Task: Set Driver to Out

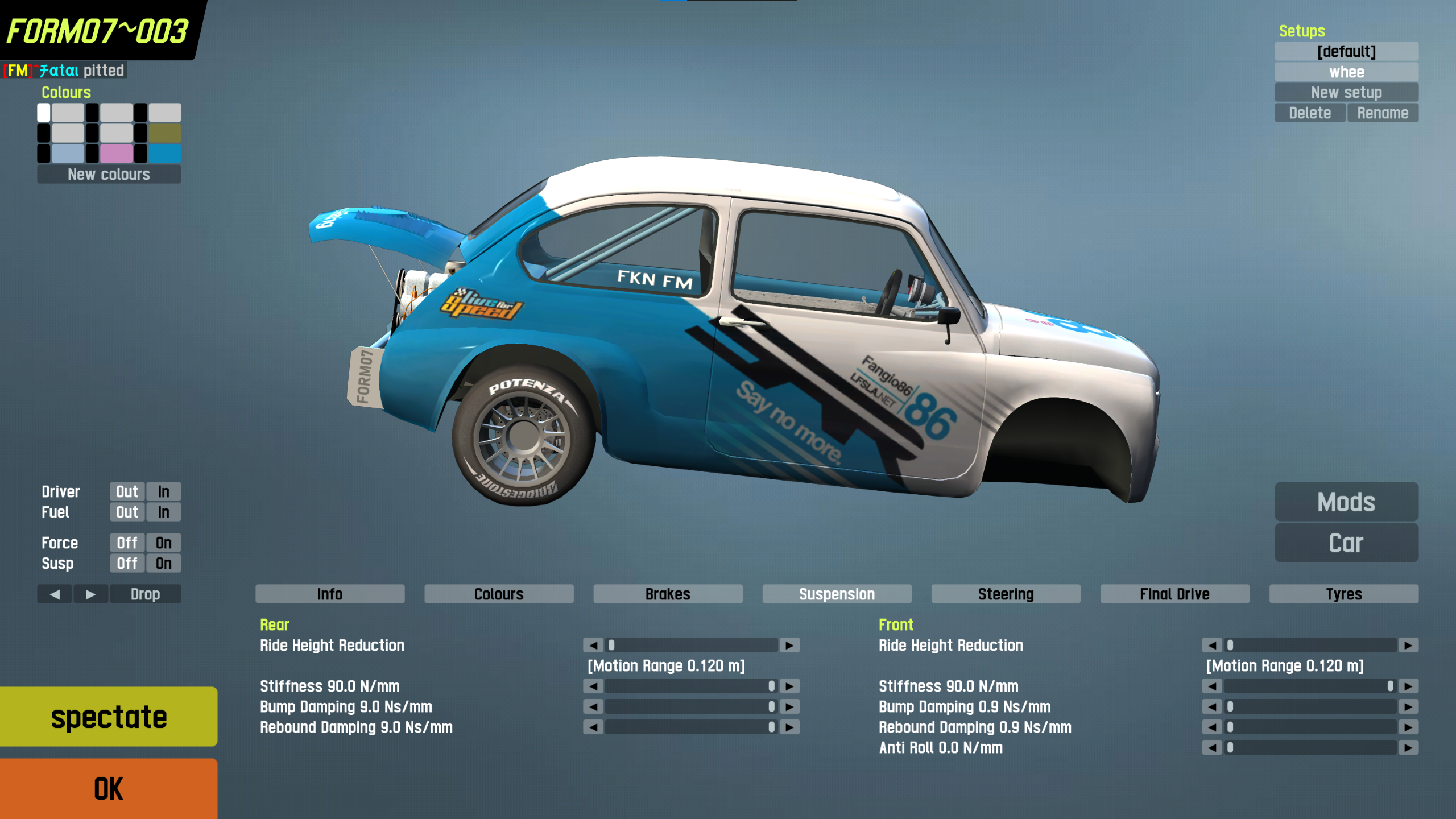Action: pos(127,491)
